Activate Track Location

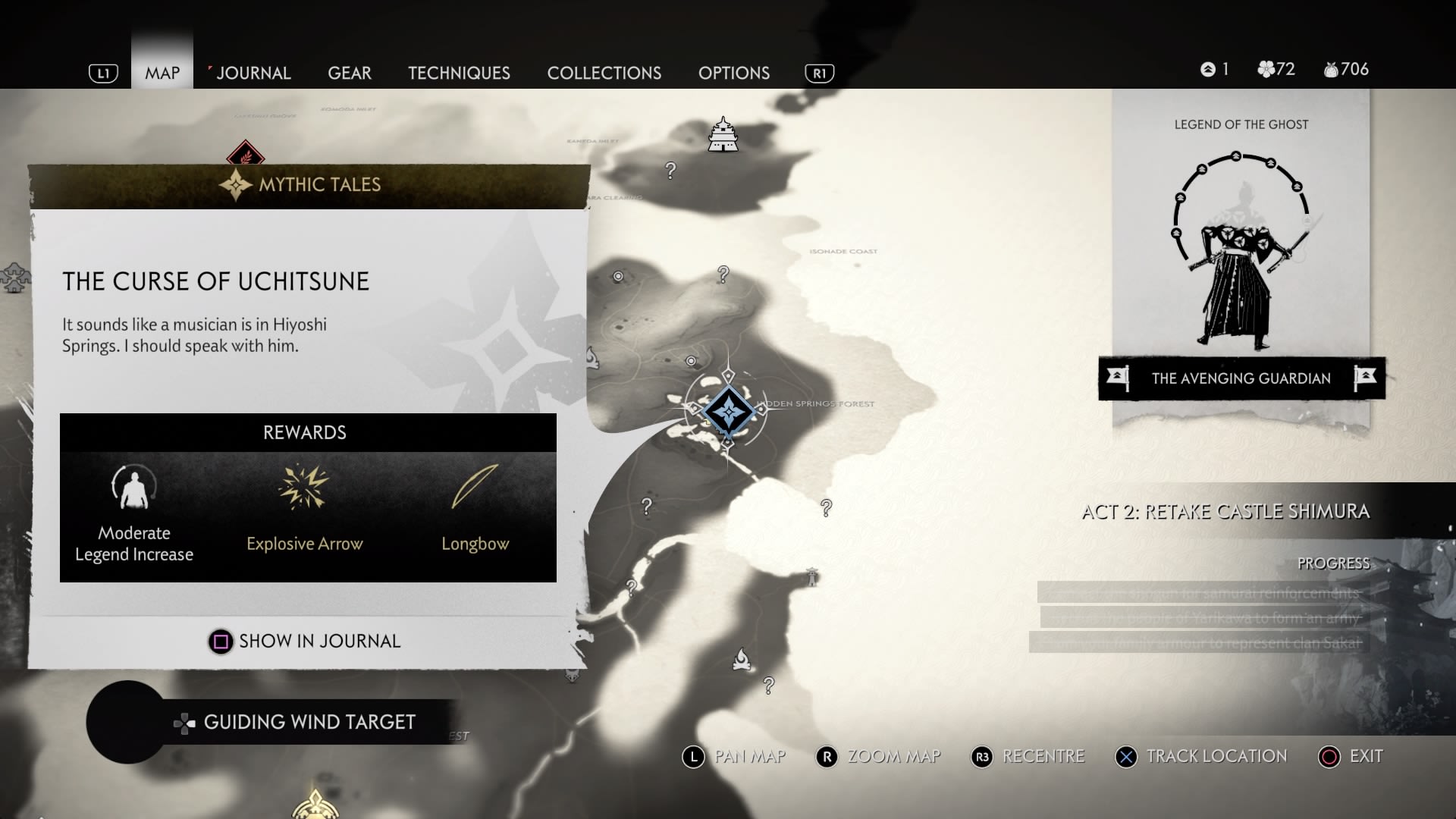tap(1201, 756)
